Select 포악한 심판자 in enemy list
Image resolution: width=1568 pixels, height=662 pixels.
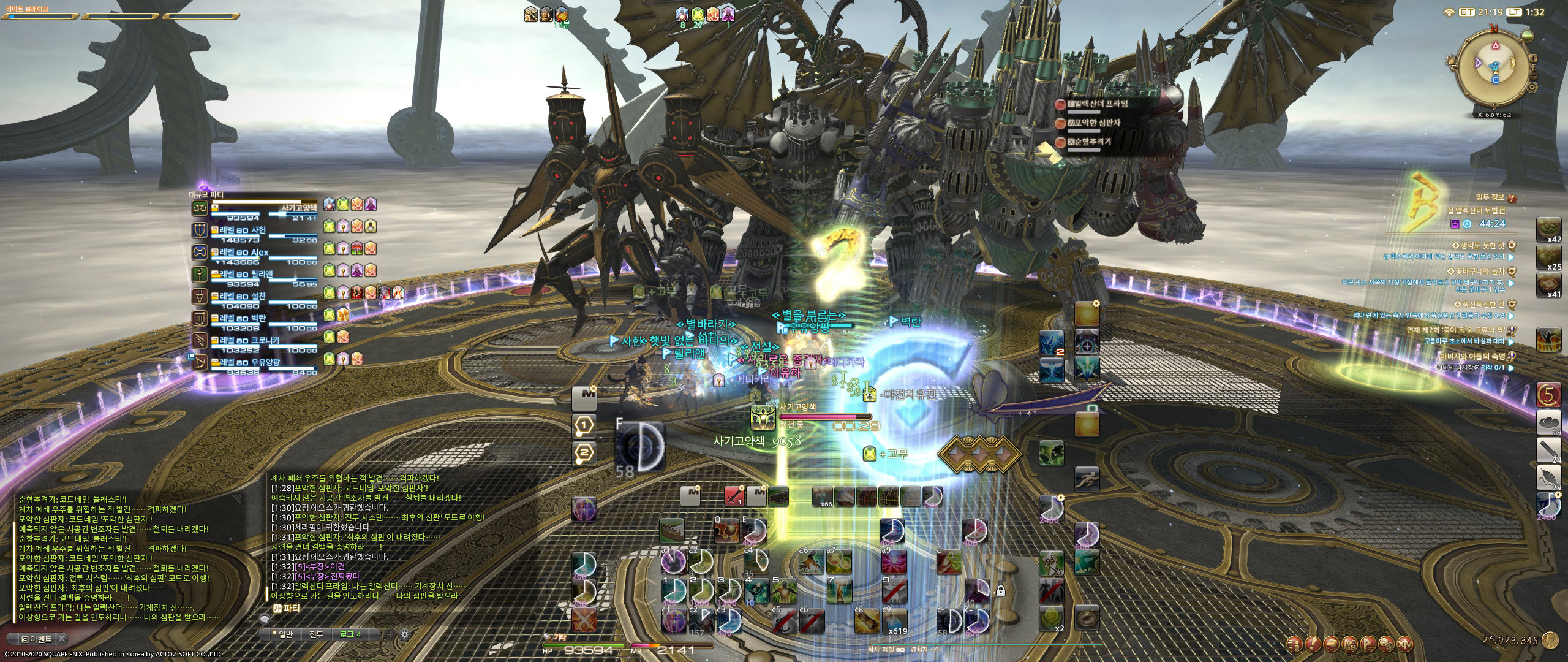(1097, 123)
